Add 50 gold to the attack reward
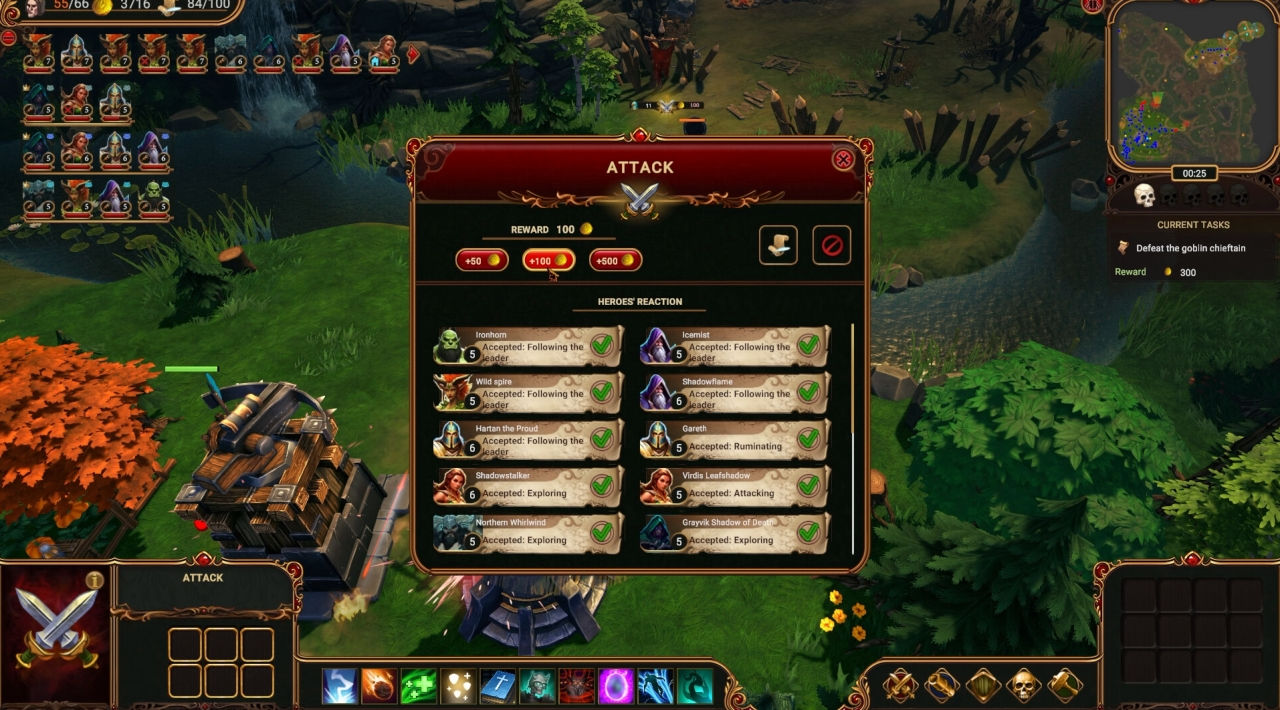Image resolution: width=1280 pixels, height=710 pixels. 482,261
